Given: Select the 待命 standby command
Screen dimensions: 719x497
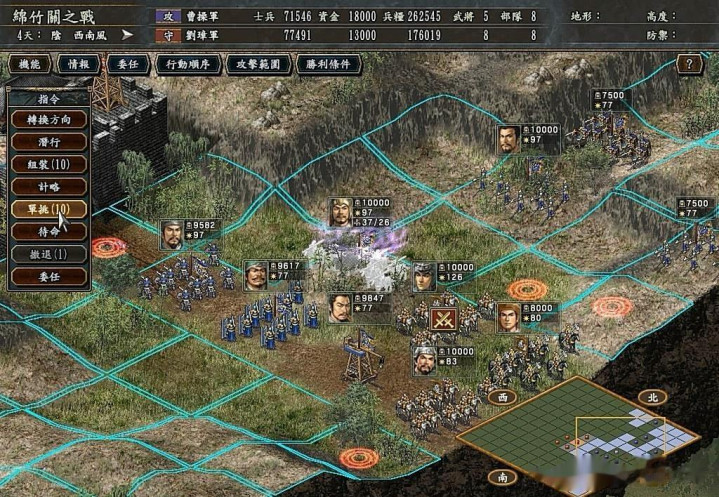Looking at the screenshot, I should pyautogui.click(x=48, y=232).
